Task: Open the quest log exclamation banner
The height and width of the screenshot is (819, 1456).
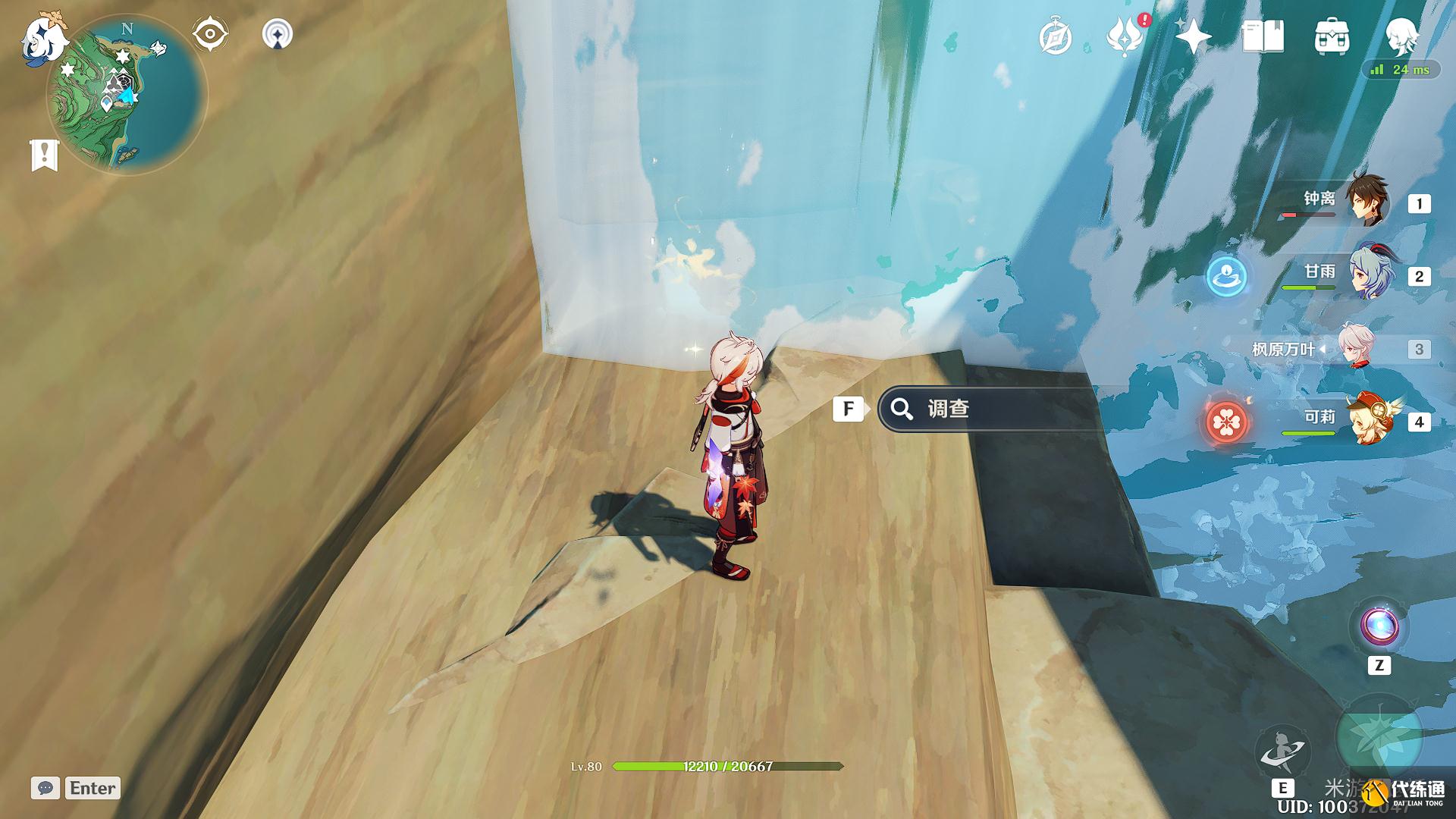Action: pos(44,155)
